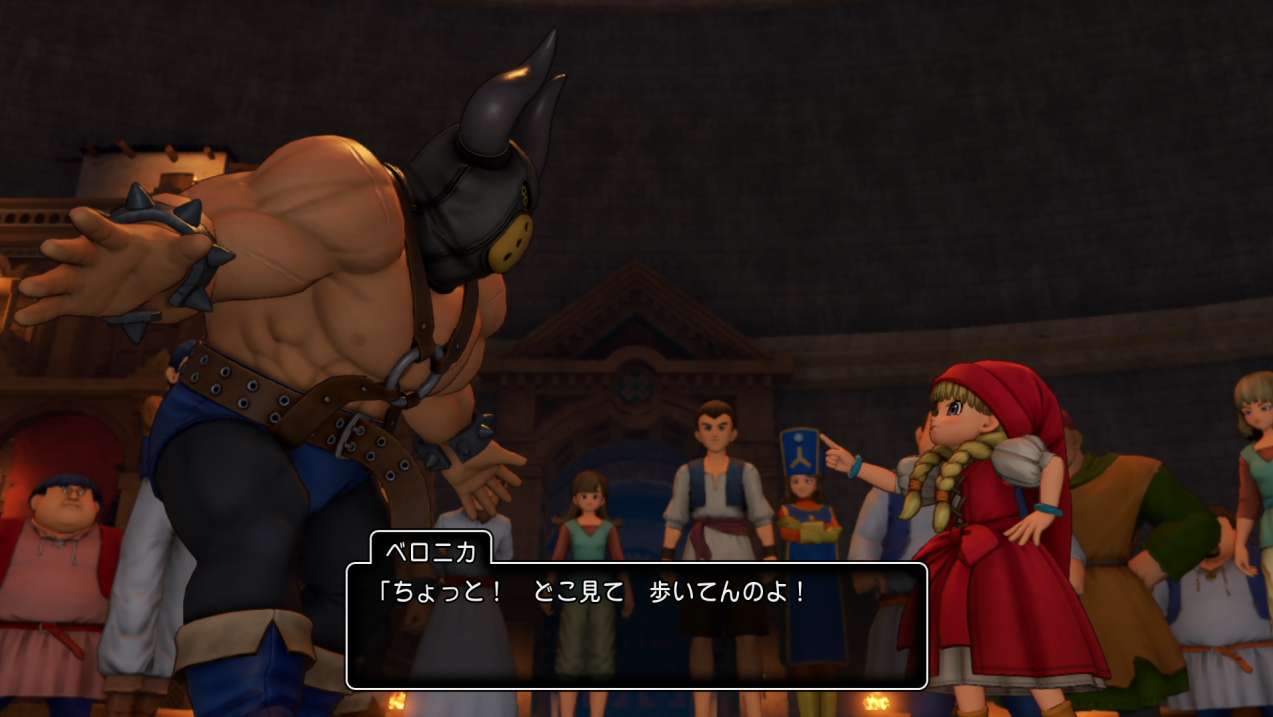Advance Veronica's dialogue text box

click(x=636, y=626)
